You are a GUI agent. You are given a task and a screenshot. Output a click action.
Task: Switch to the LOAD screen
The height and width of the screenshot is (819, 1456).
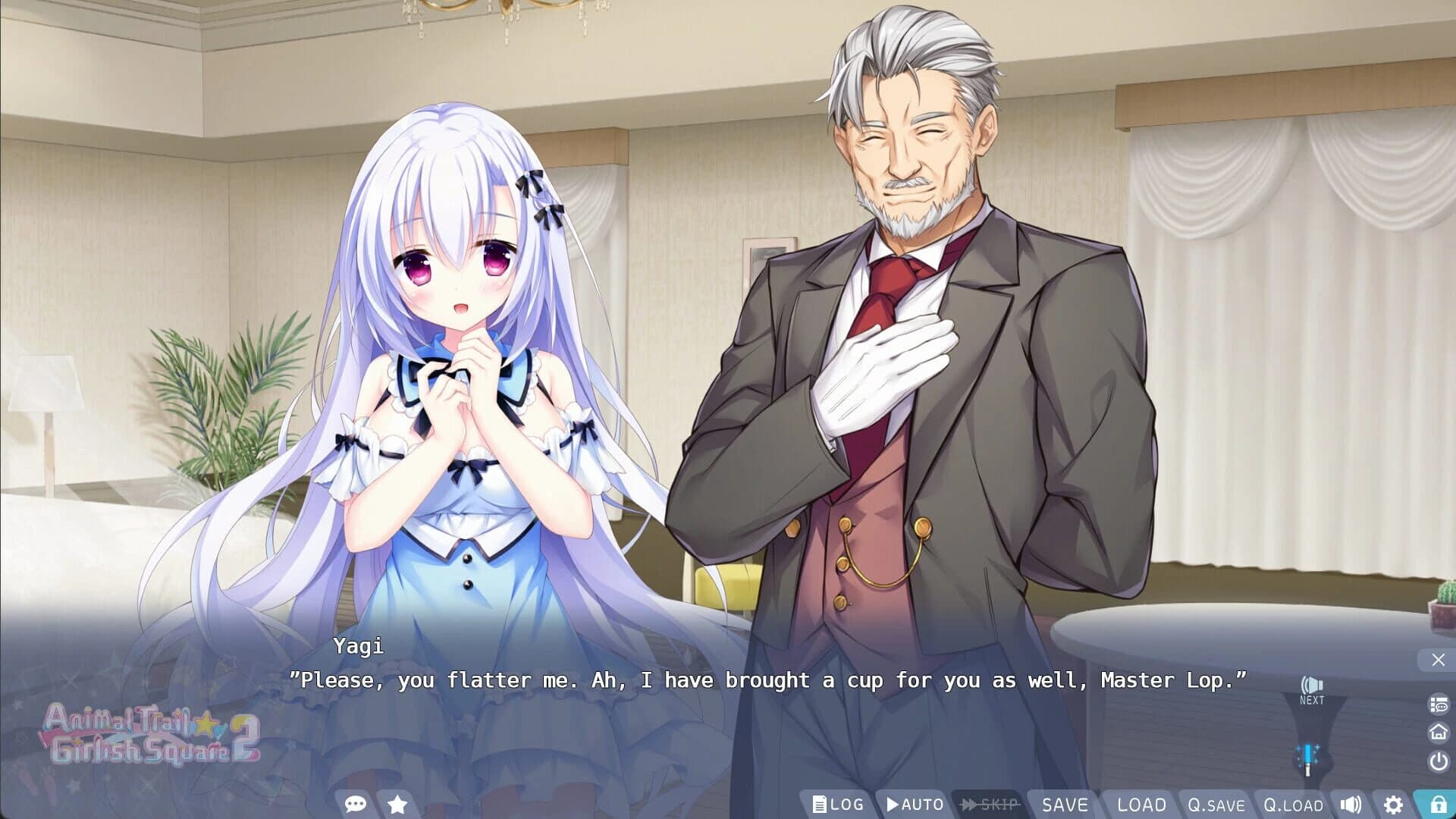1142,805
